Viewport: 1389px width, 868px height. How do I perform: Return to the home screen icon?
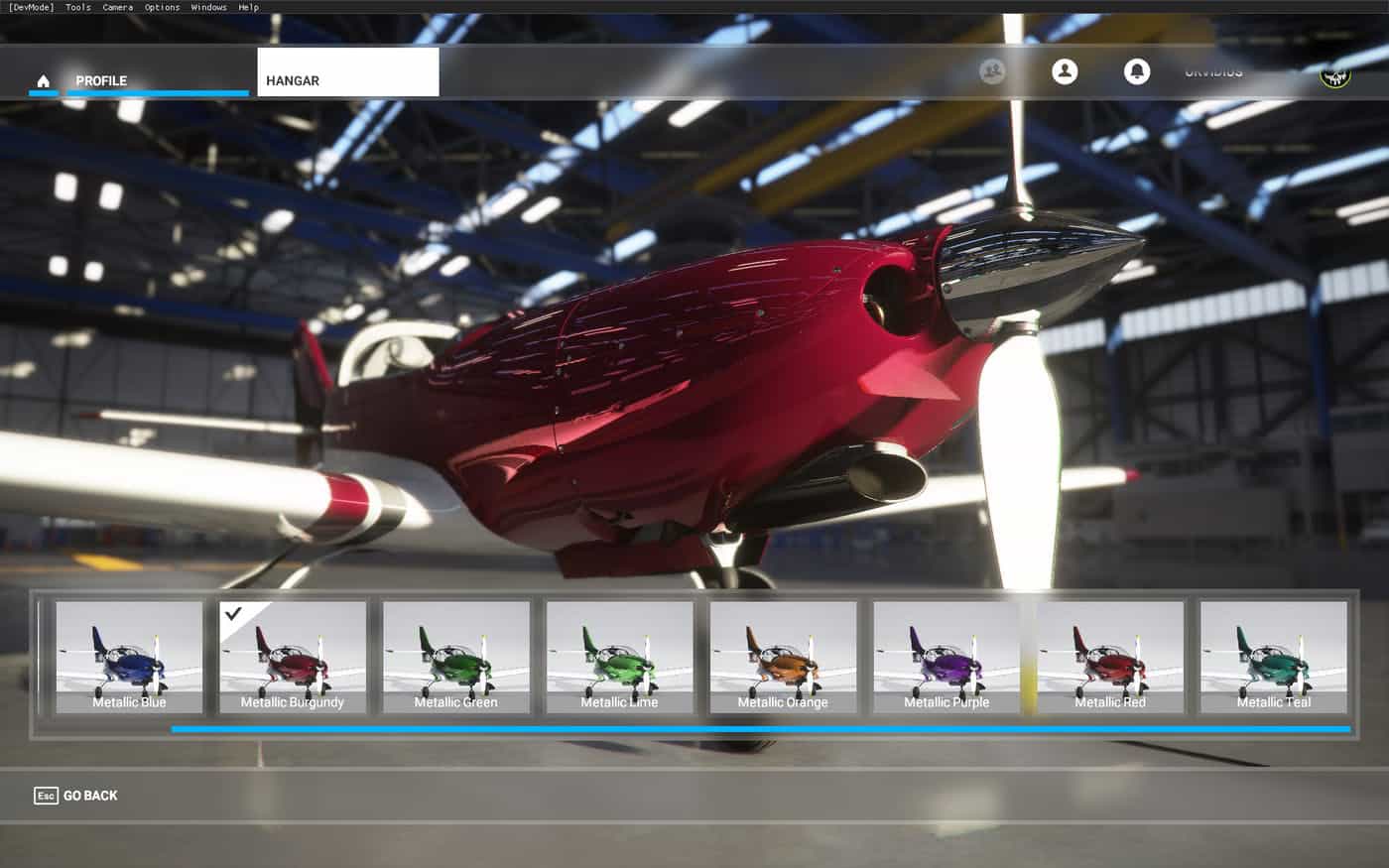[x=43, y=80]
